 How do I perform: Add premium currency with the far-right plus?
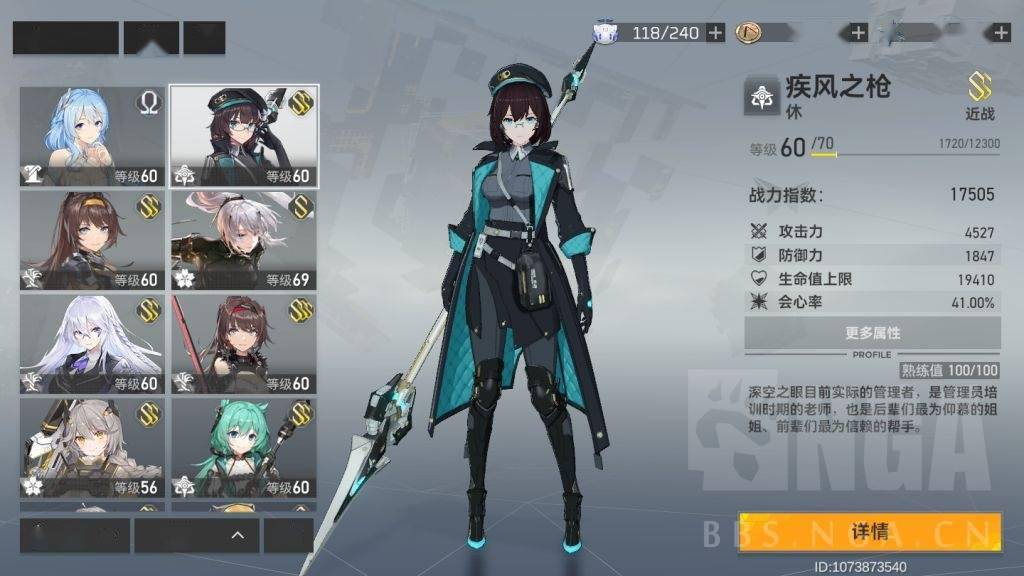point(1001,33)
